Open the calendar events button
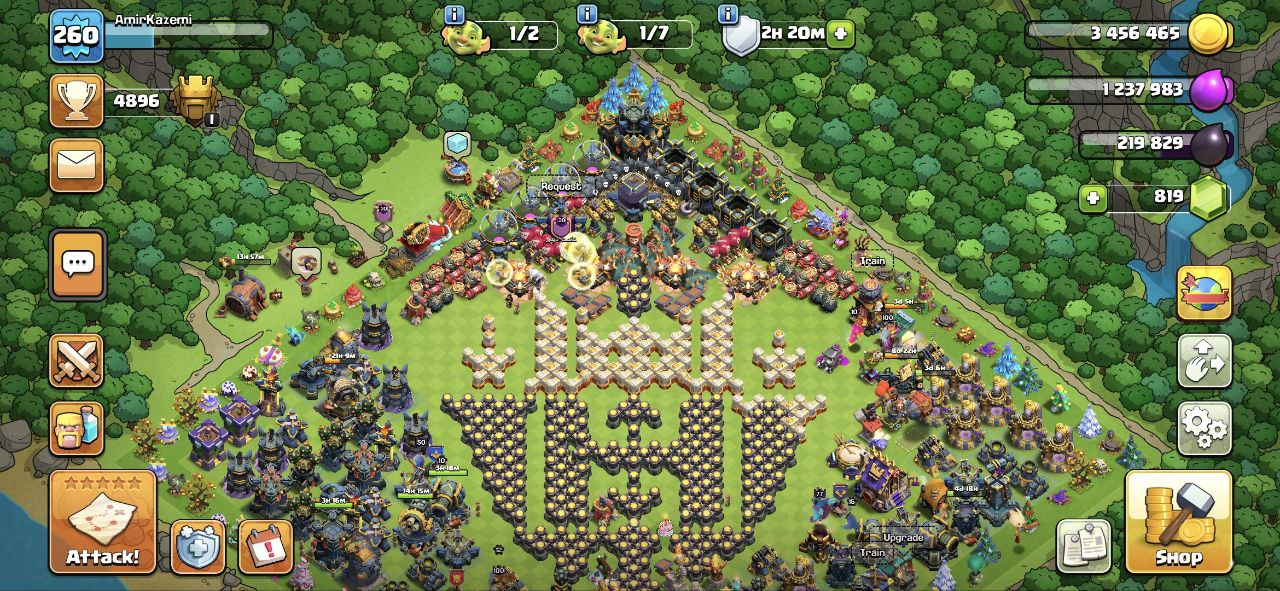The image size is (1280, 591). pyautogui.click(x=266, y=547)
